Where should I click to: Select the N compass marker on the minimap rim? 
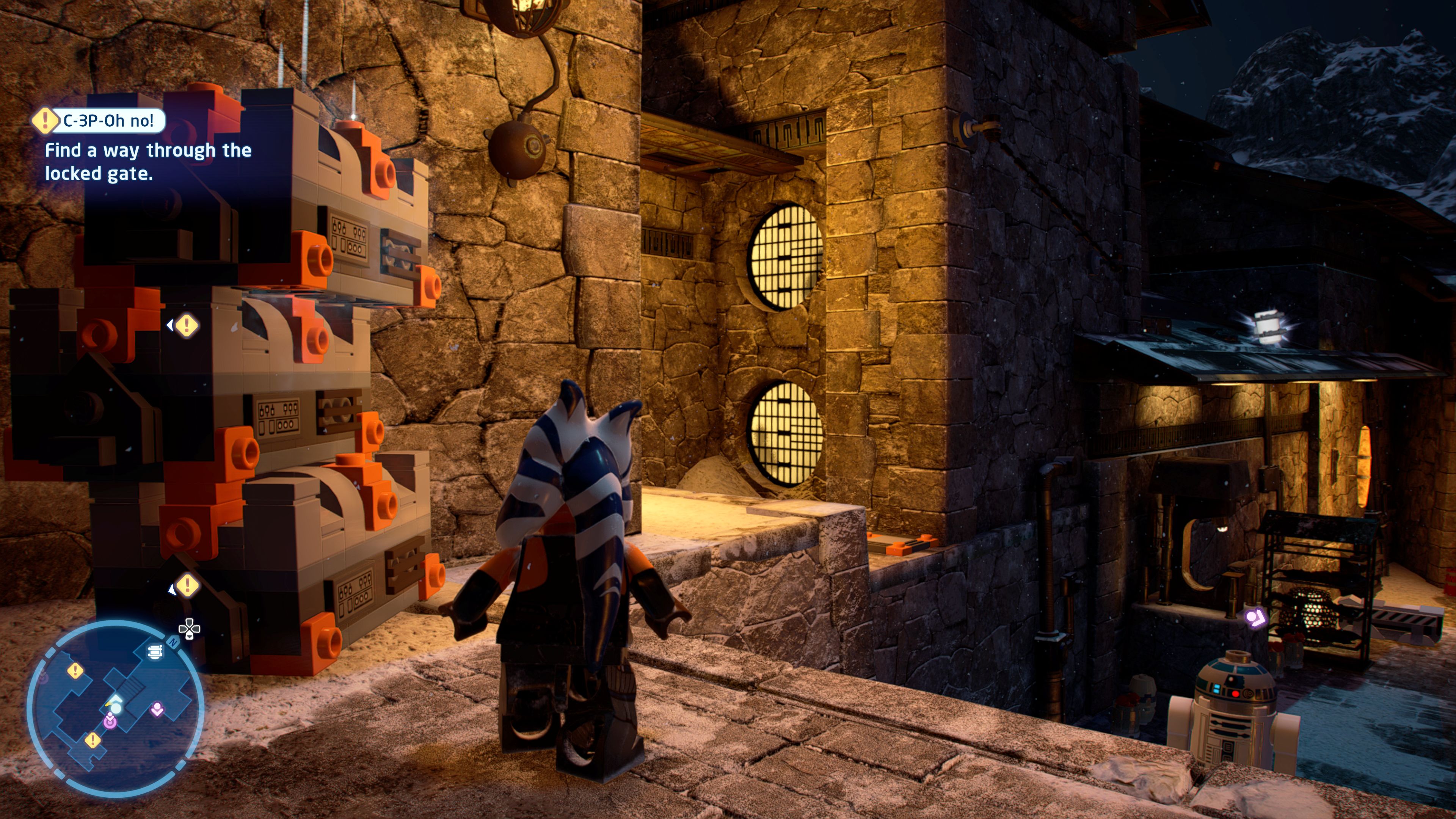pos(173,643)
